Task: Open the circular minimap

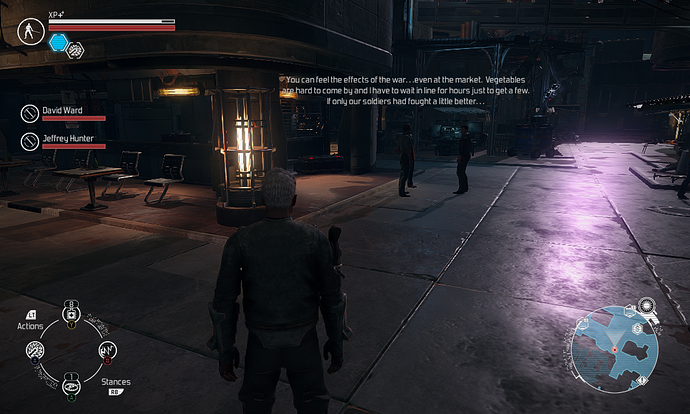Action: point(613,349)
